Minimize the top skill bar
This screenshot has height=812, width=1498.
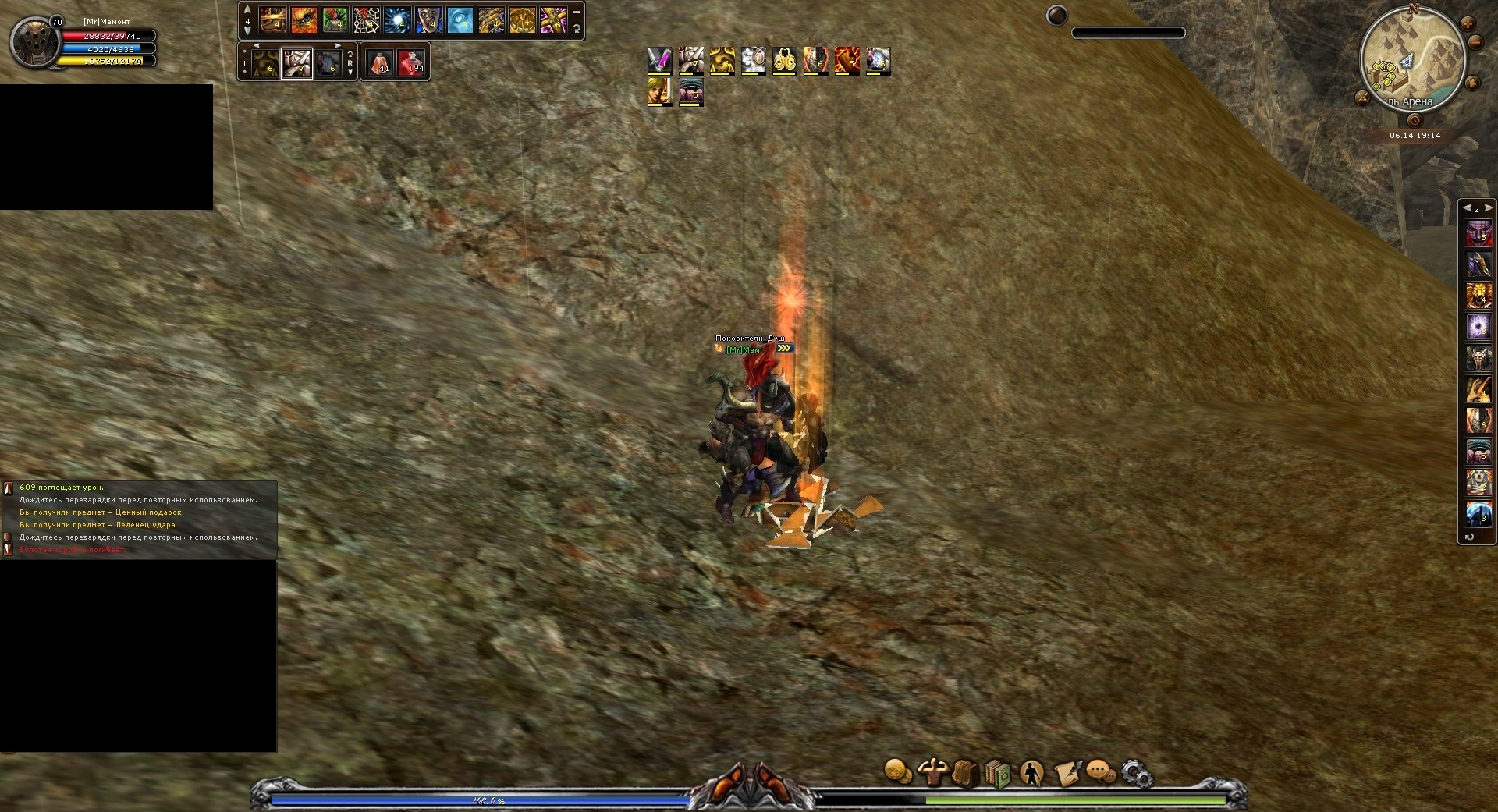tap(576, 12)
